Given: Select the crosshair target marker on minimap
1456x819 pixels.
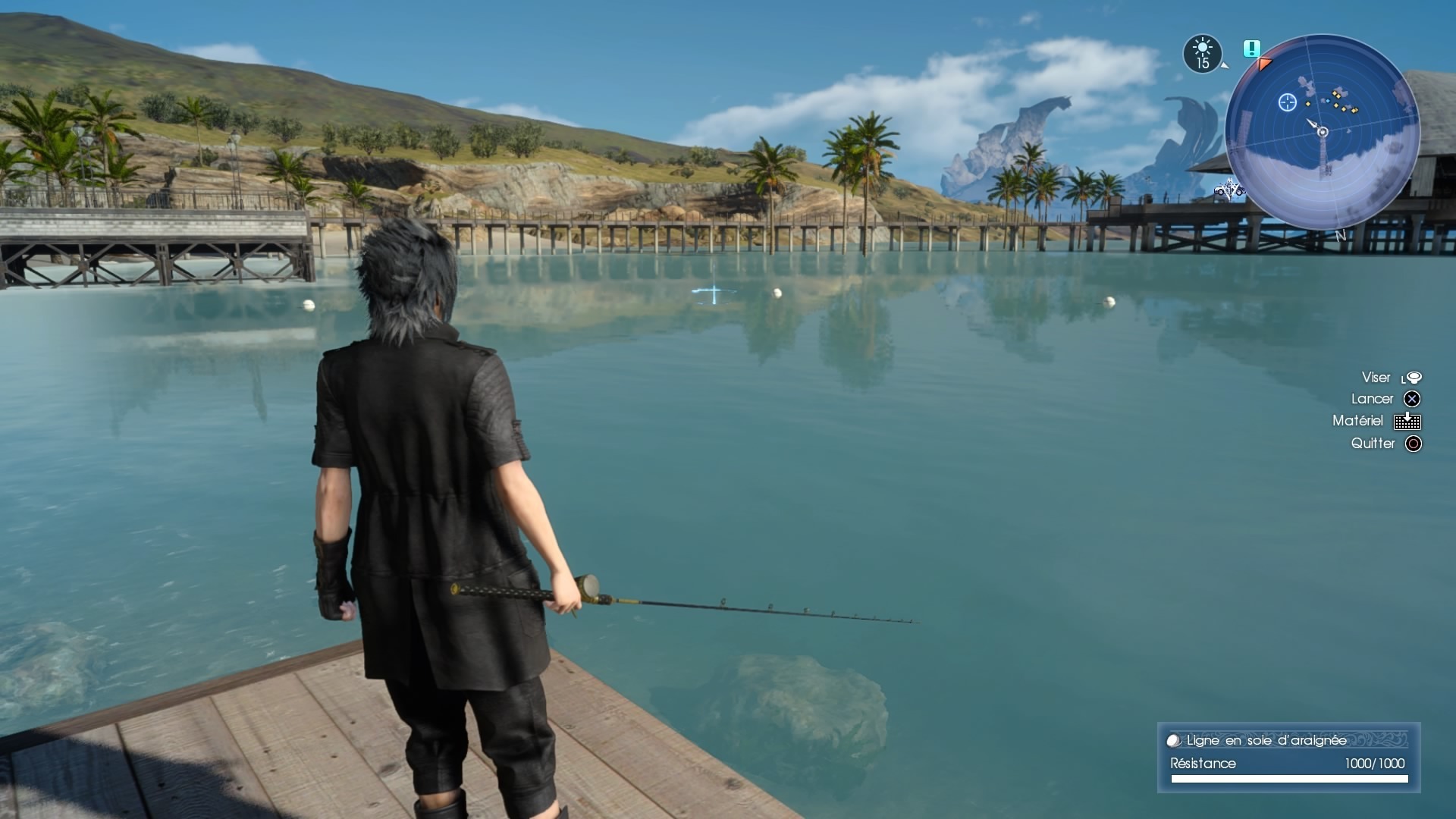Looking at the screenshot, I should 1287,102.
